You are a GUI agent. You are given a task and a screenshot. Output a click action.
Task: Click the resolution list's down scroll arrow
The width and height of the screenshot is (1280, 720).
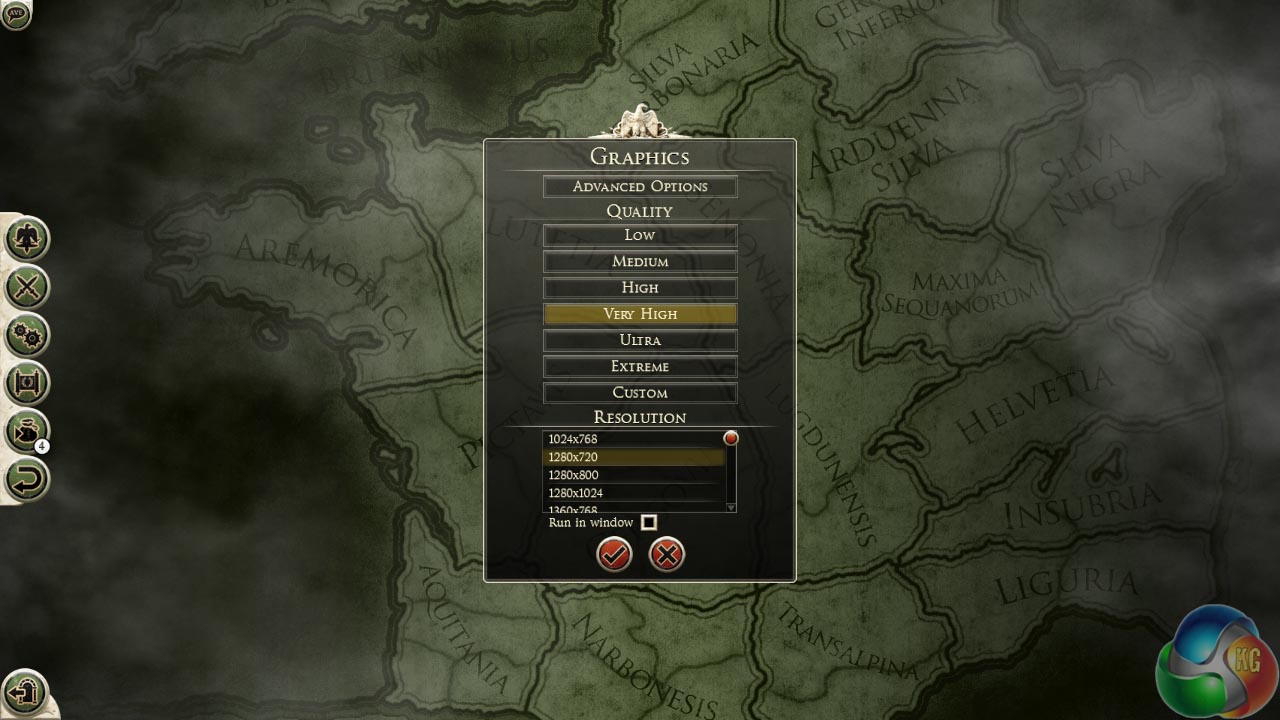(731, 507)
